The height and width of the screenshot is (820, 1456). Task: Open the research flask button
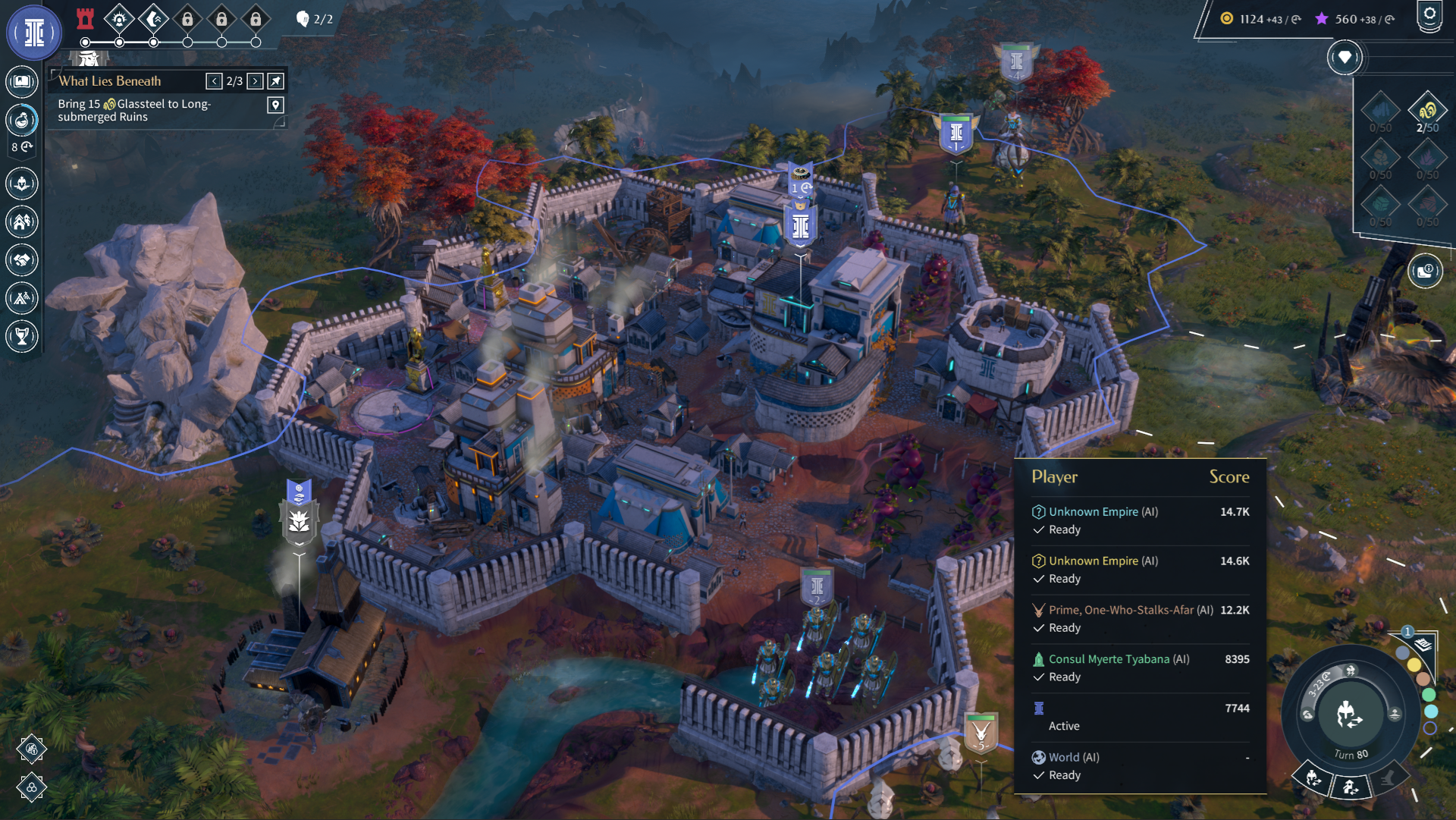[x=22, y=120]
